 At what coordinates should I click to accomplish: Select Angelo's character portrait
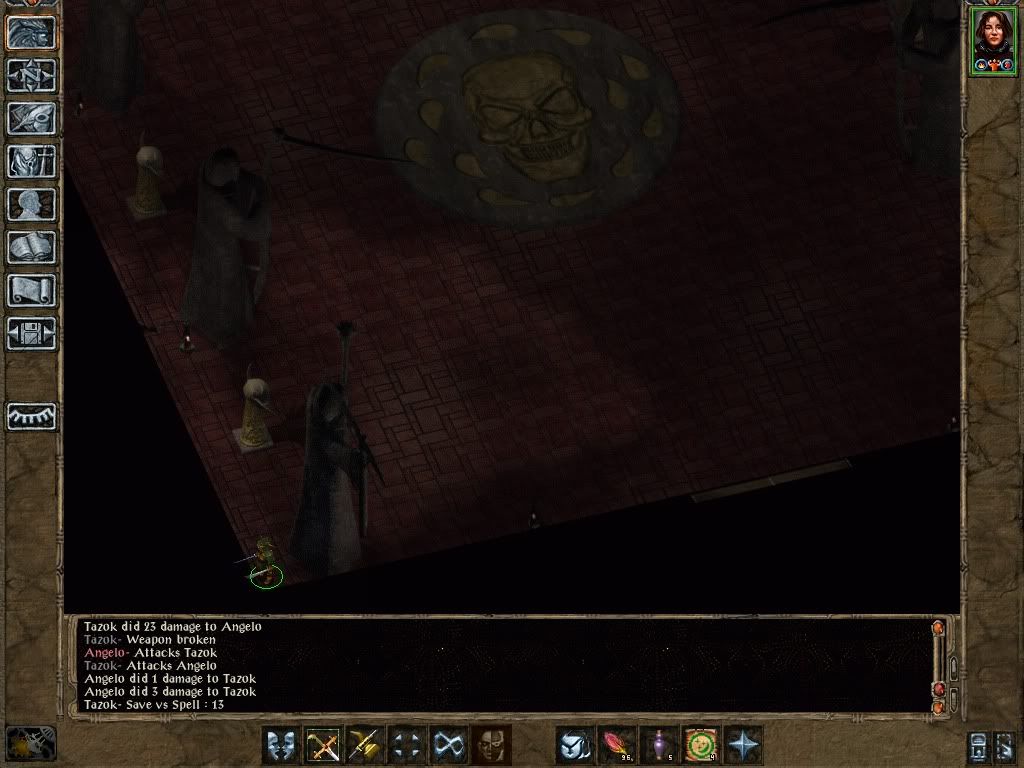click(992, 40)
